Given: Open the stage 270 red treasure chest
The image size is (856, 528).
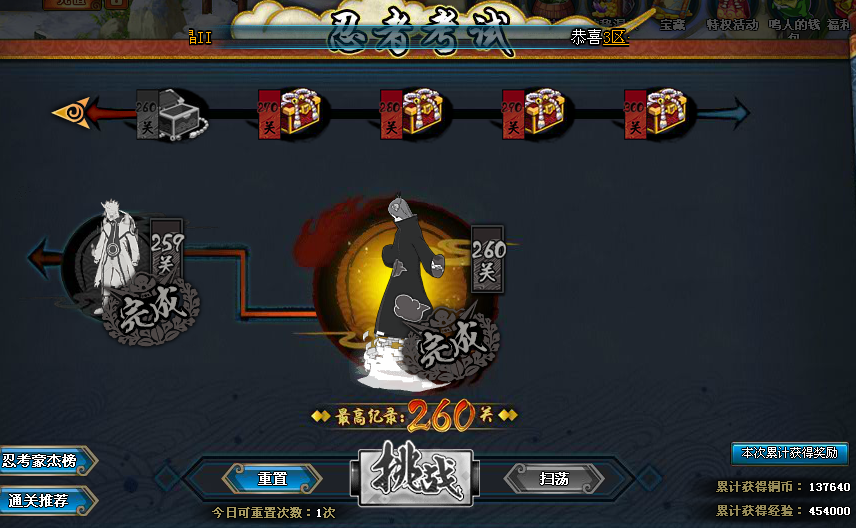Looking at the screenshot, I should 298,114.
